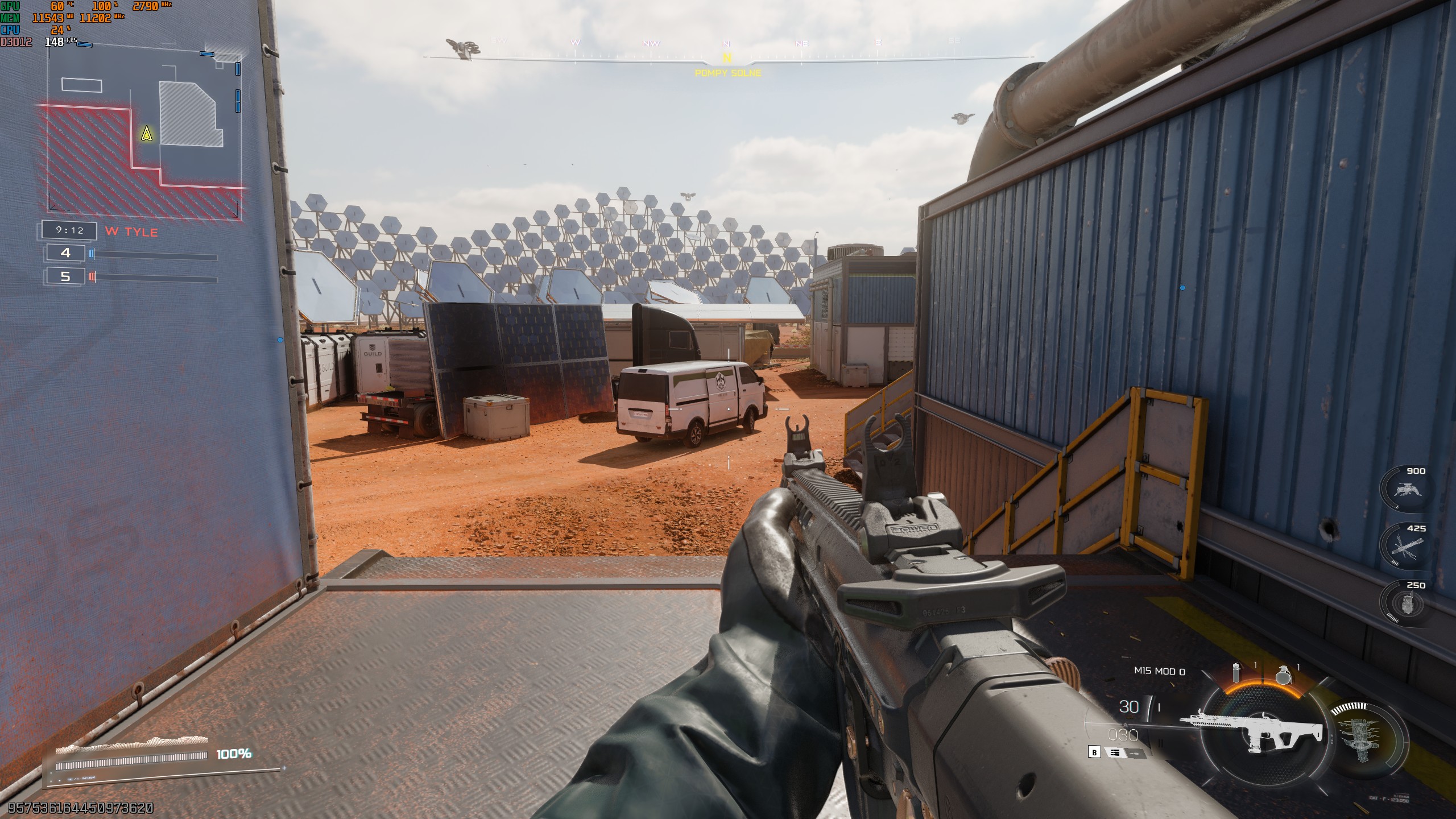Viewport: 1456px width, 819px height.
Task: Toggle the fire mode indicator
Action: click(x=1115, y=752)
